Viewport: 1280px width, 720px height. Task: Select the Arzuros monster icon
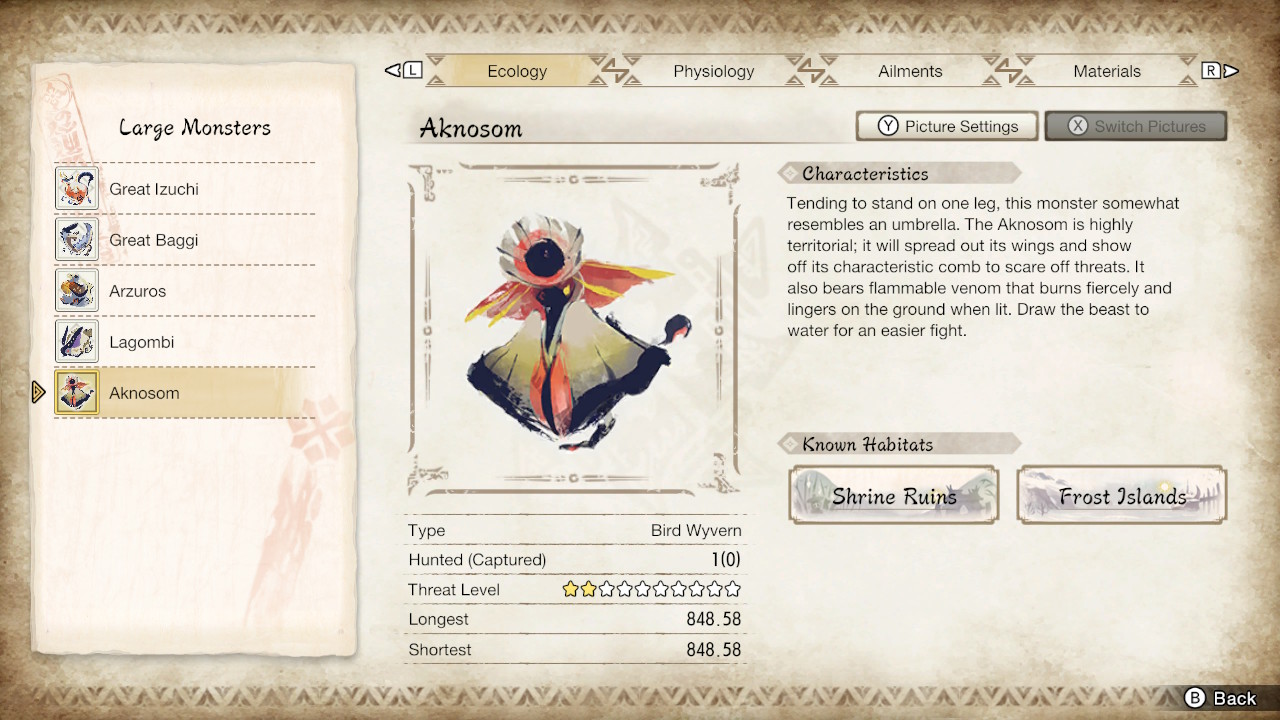[x=77, y=290]
